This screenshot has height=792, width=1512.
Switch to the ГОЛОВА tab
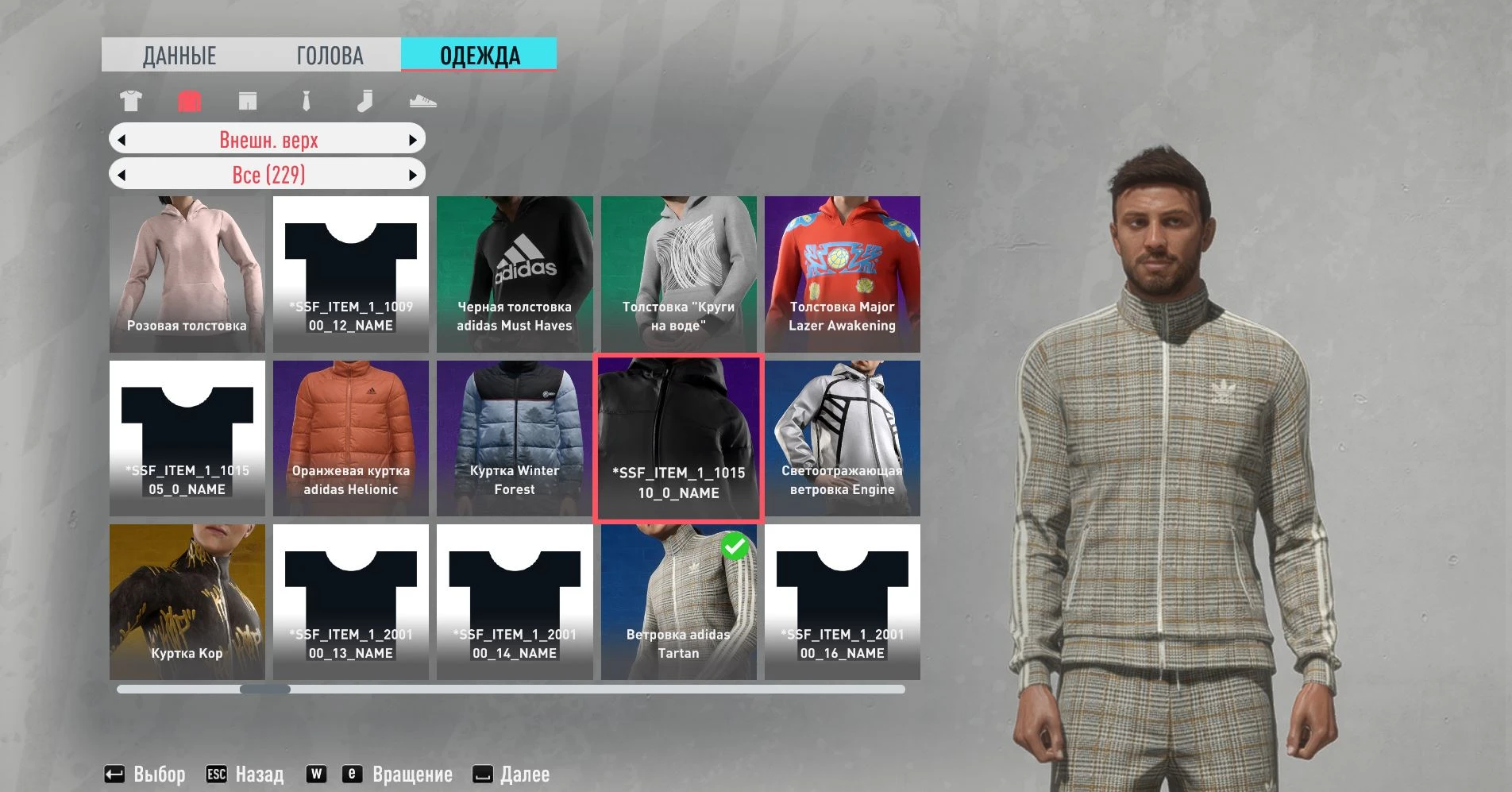[330, 55]
